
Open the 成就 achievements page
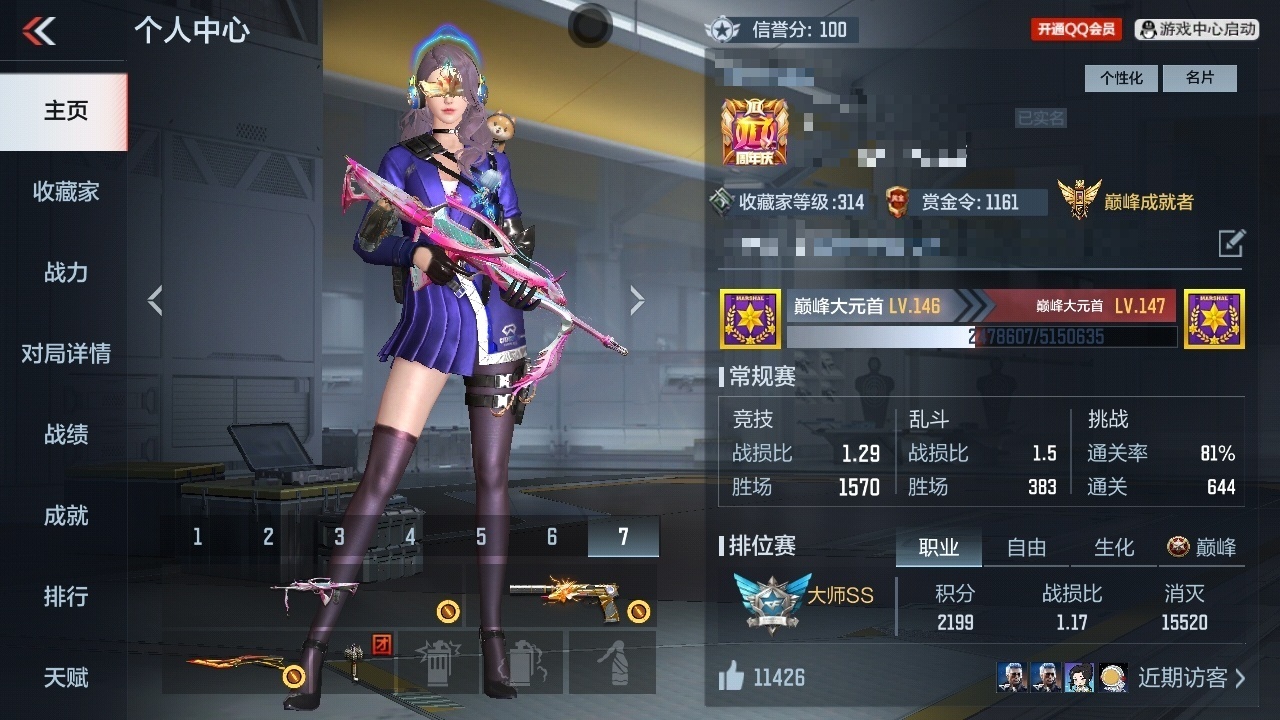65,515
